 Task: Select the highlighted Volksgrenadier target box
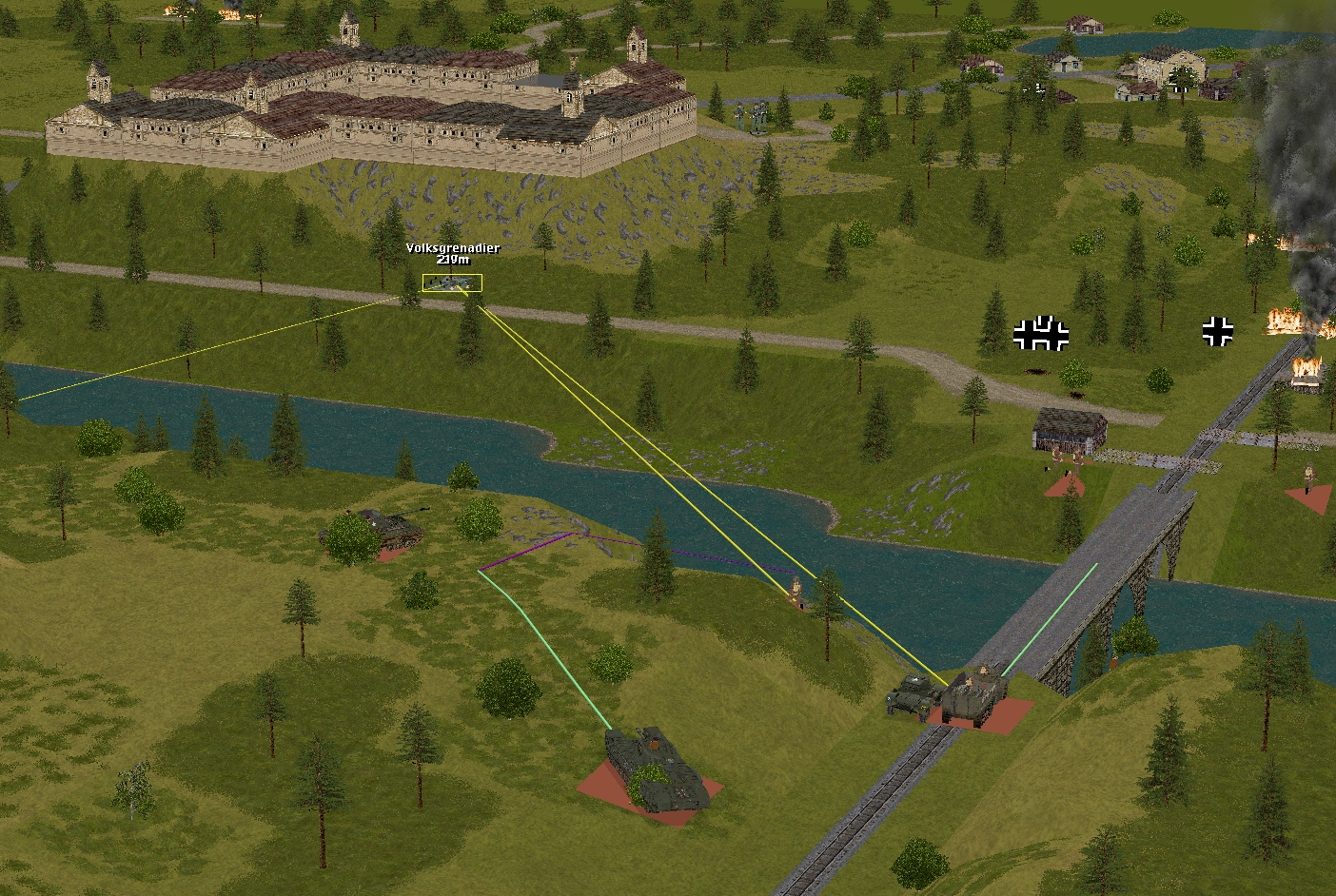(452, 282)
